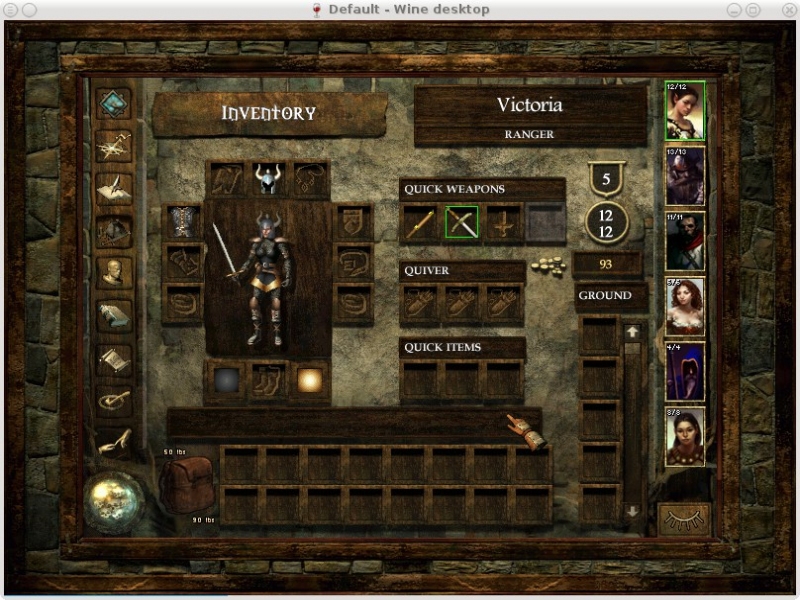Click the glowing orb equipment slot
Screen dimensions: 800x600
(308, 381)
